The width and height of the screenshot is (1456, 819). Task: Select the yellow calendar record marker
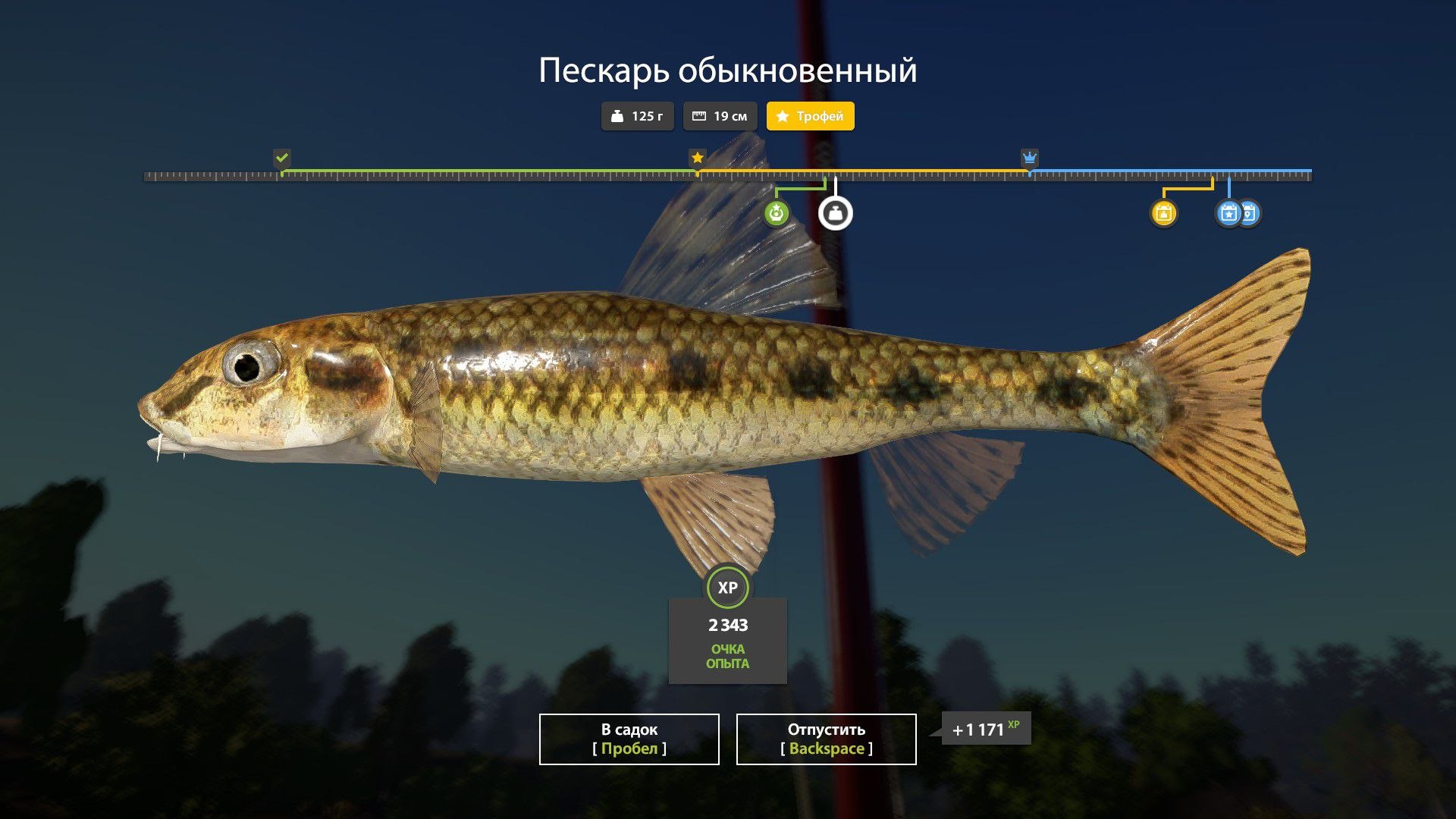pyautogui.click(x=1163, y=213)
